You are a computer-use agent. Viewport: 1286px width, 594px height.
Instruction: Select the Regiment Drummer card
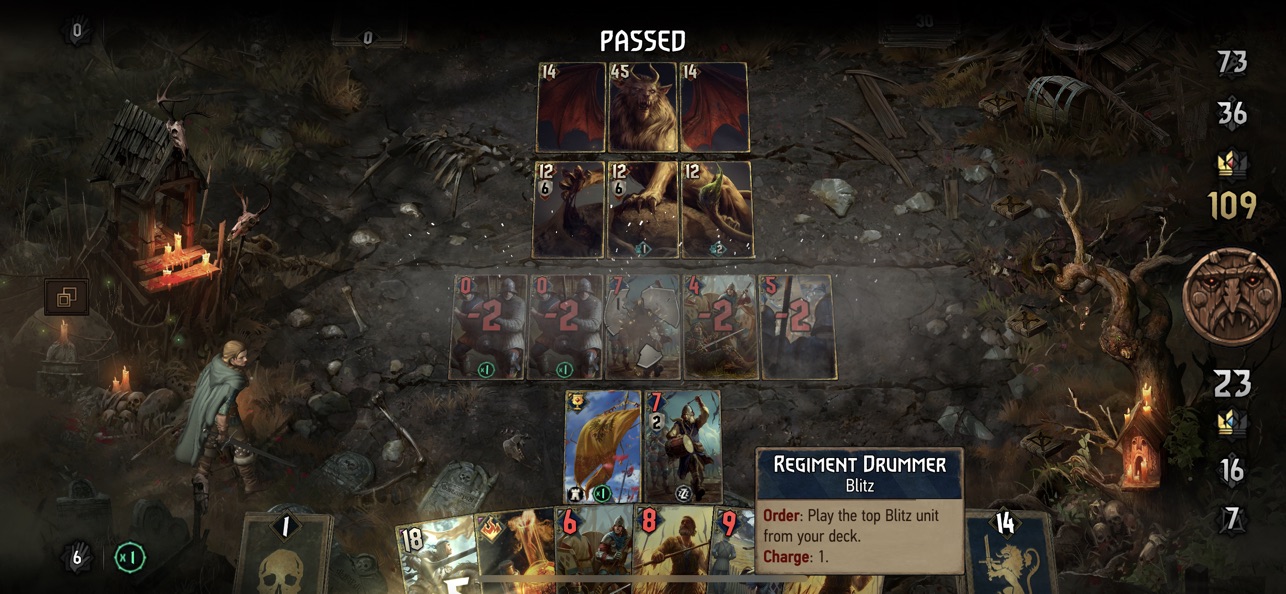682,445
